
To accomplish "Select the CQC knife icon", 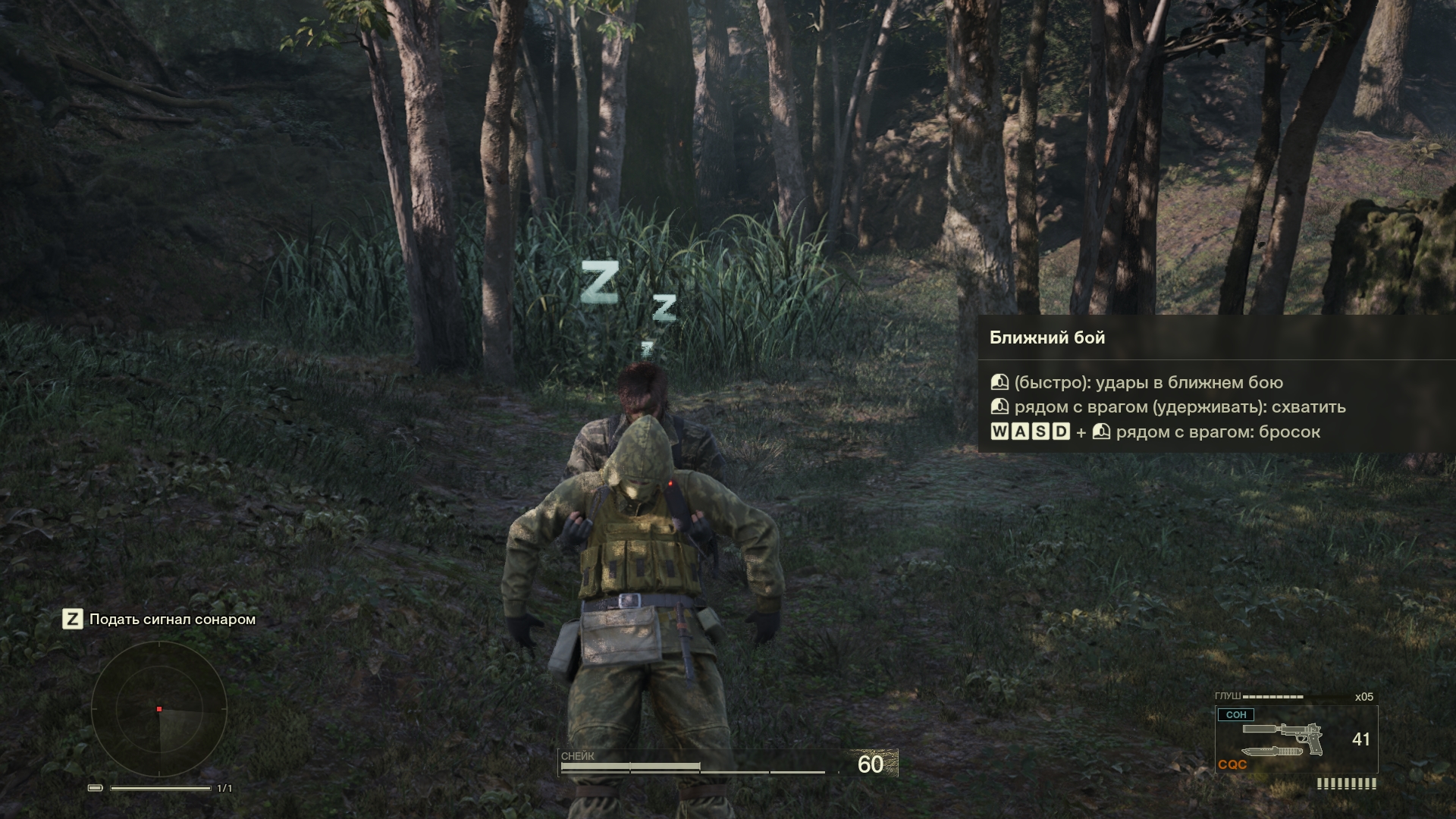I will pyautogui.click(x=1272, y=752).
